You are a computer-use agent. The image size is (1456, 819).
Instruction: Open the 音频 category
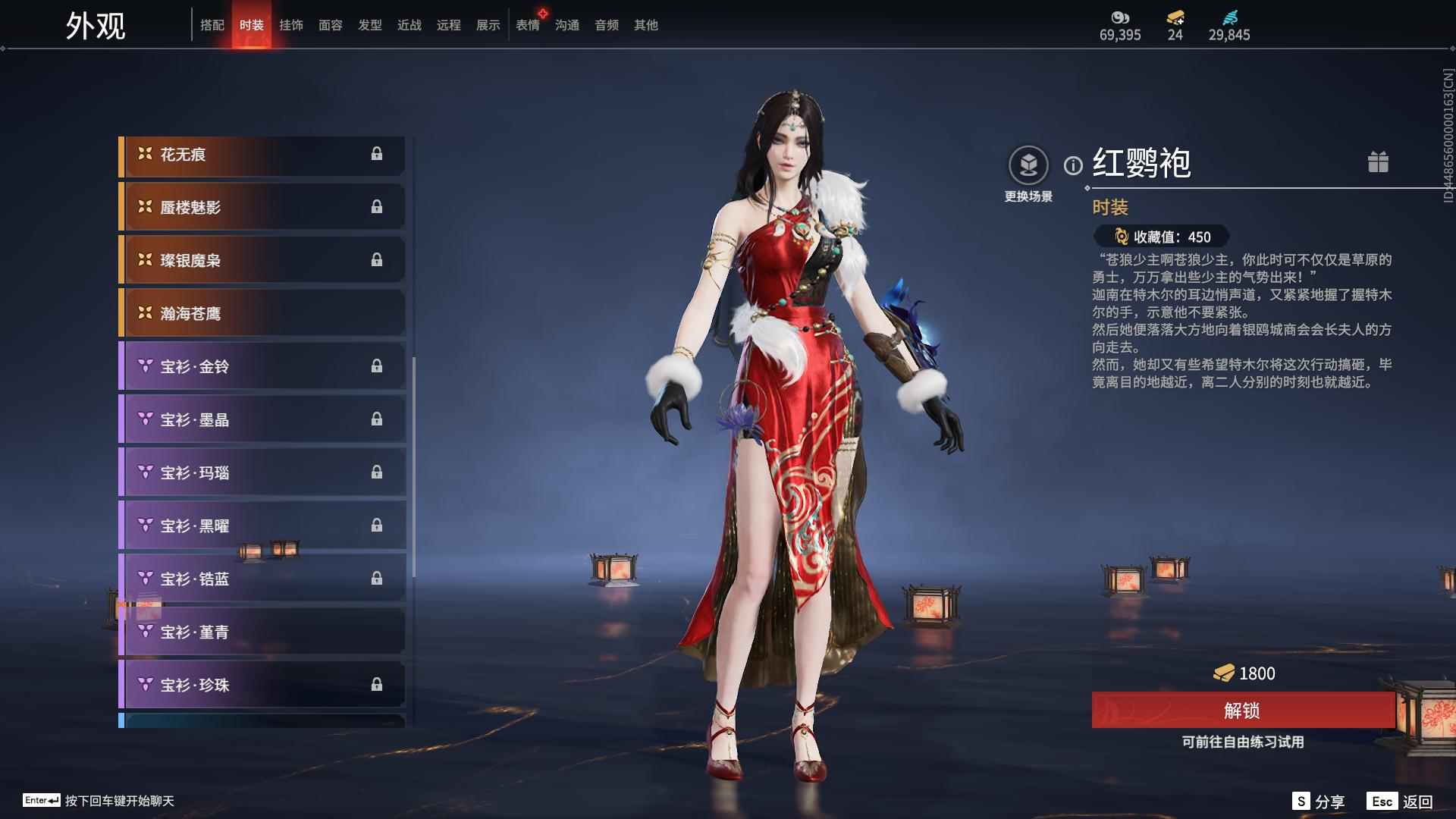pos(606,25)
